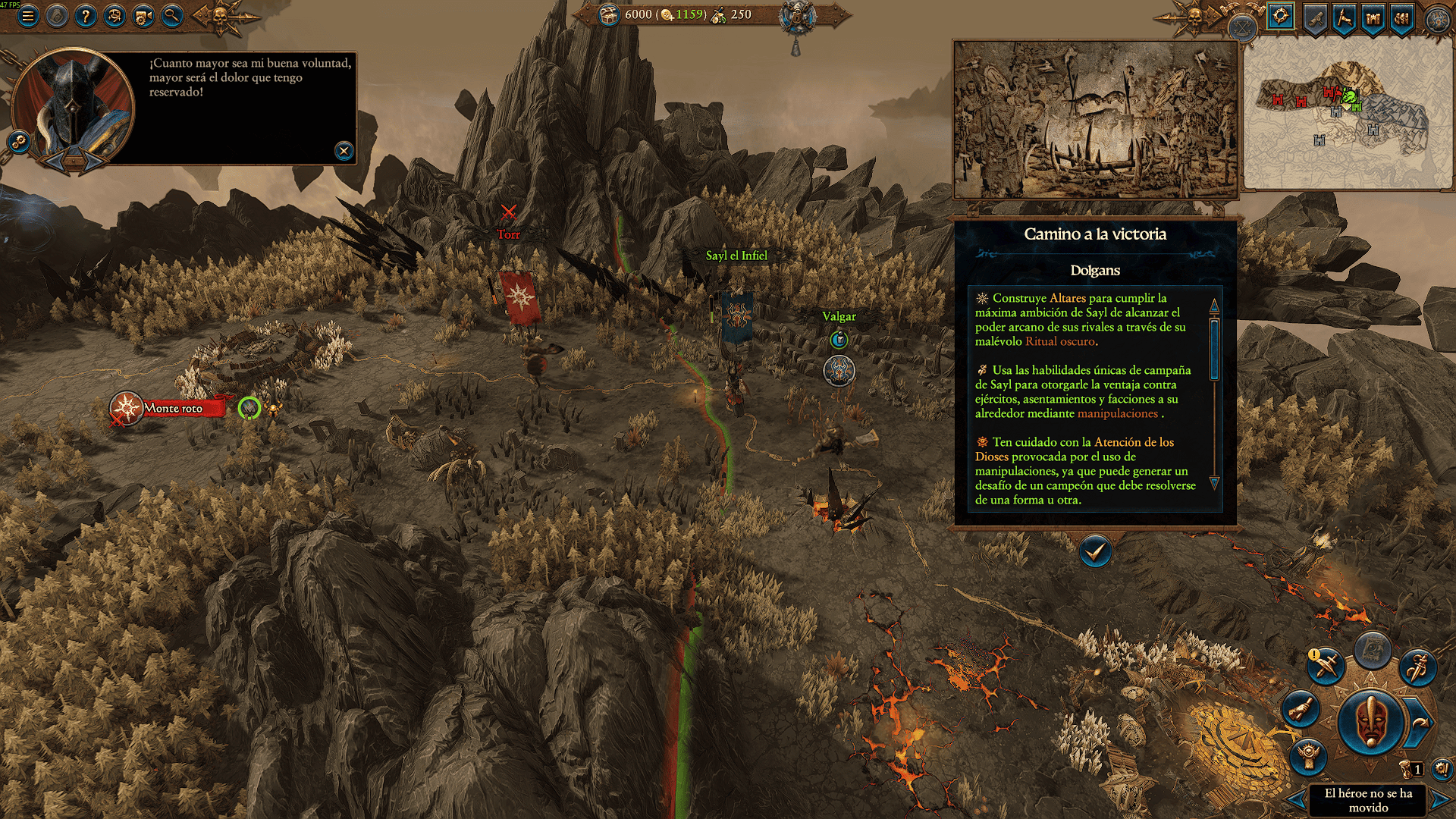Viewport: 1456px width, 819px height.
Task: Select the Monte roto settlement label
Action: [x=174, y=409]
